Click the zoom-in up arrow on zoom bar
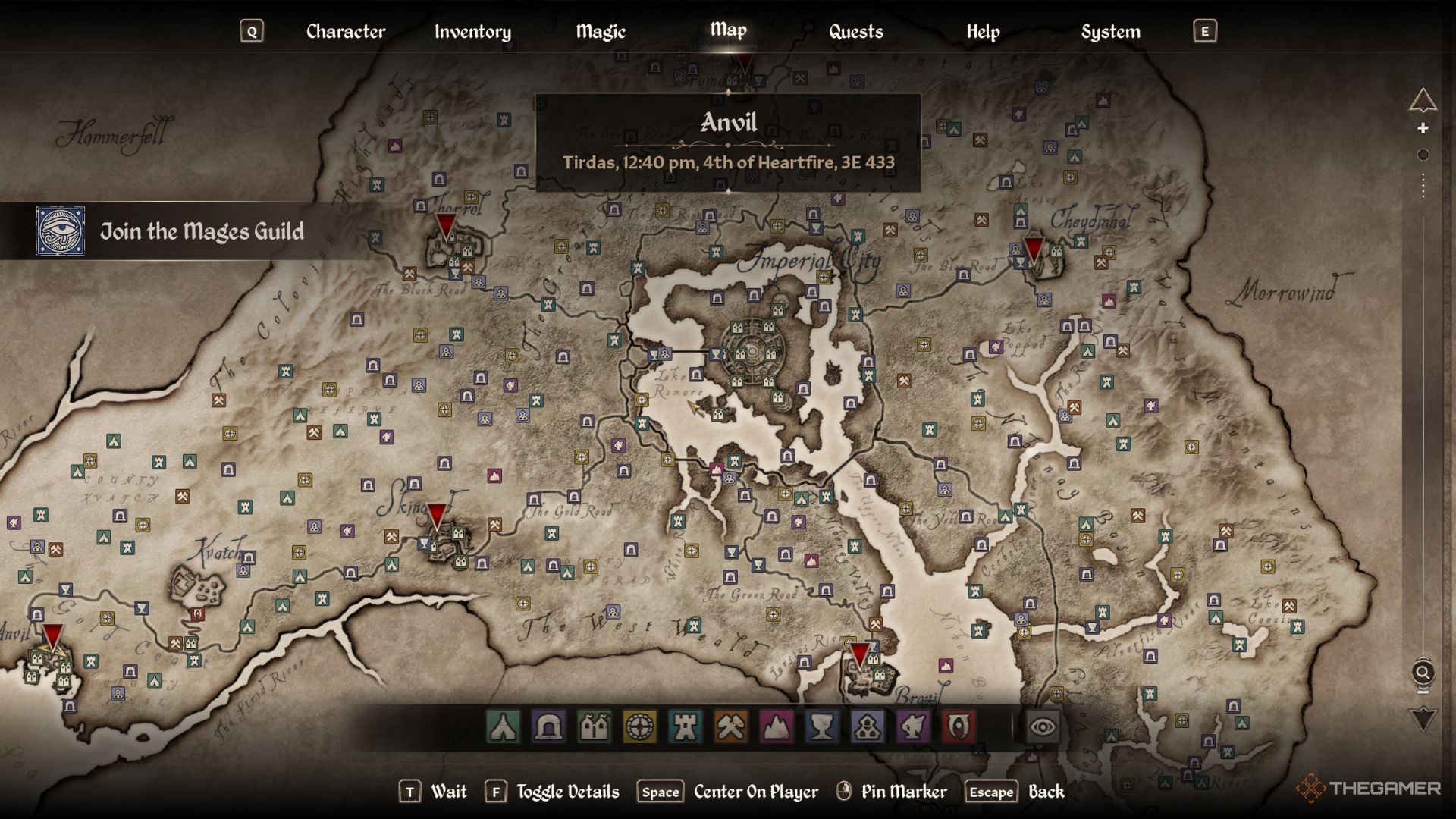The image size is (1456, 819). 1423,100
